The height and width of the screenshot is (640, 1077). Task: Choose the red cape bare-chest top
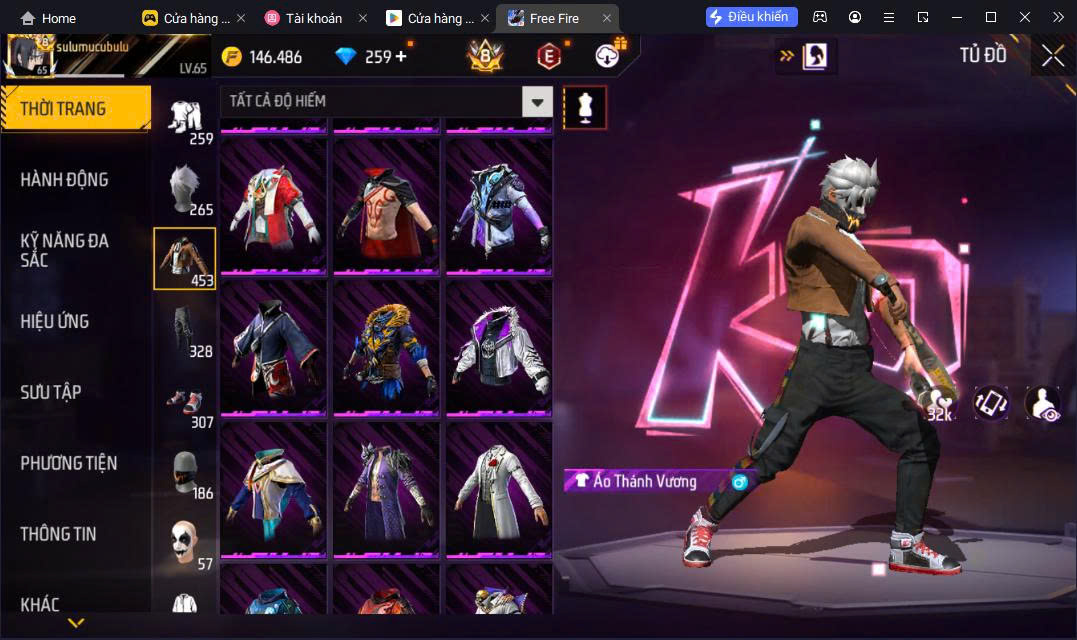pos(386,205)
